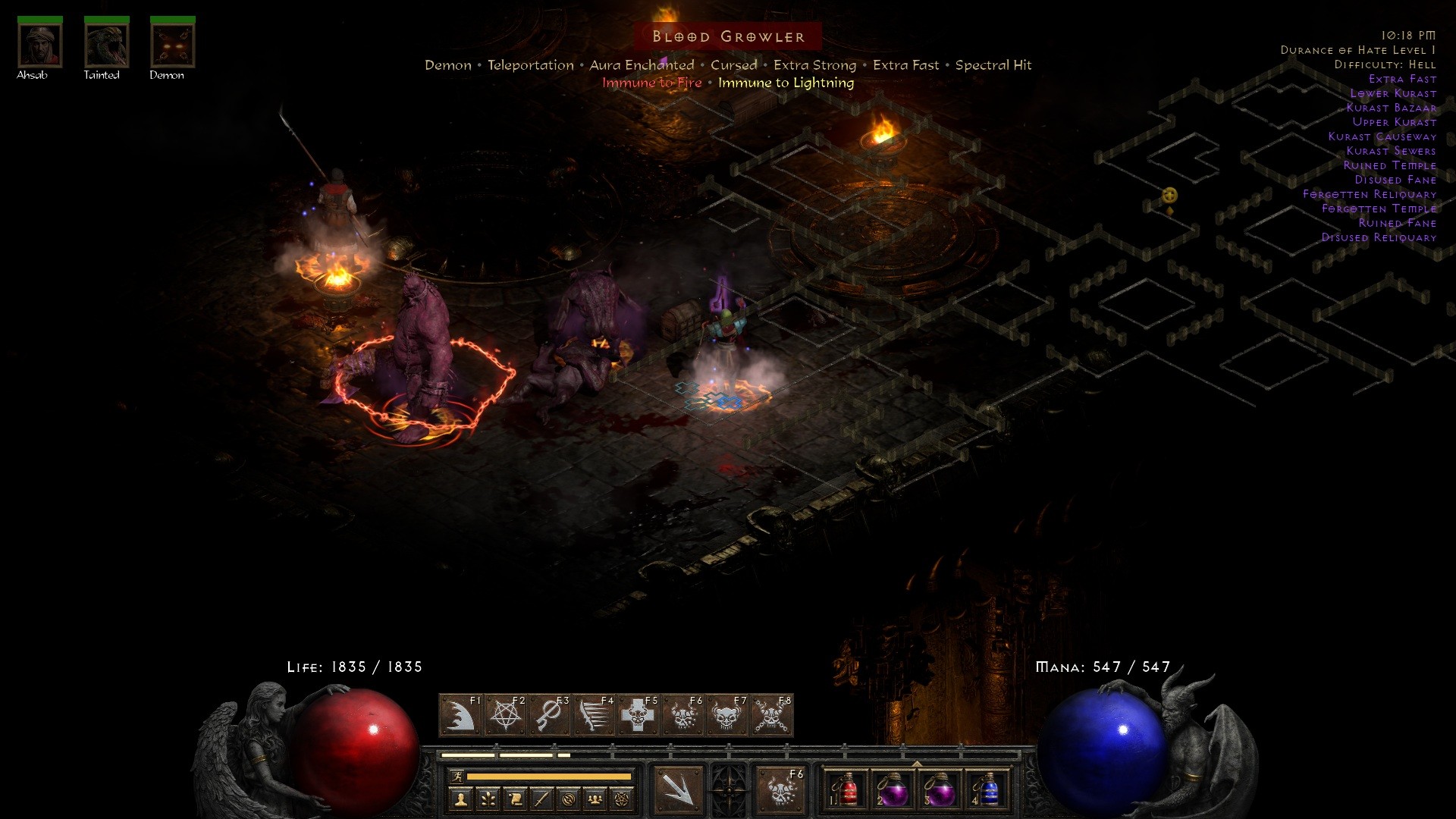This screenshot has width=1456, height=819.
Task: Open the skill tree icon in the bottom menu
Action: click(488, 799)
